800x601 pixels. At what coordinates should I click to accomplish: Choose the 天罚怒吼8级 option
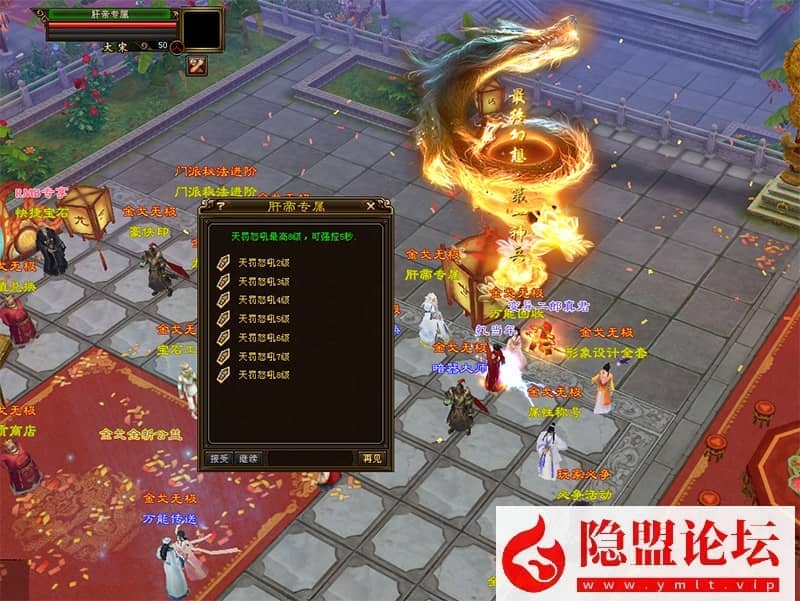point(262,375)
